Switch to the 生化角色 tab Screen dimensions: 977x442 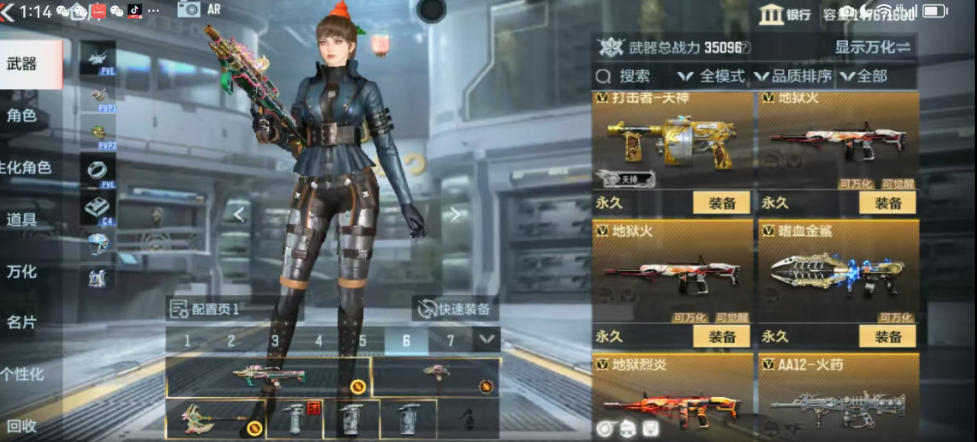click(24, 168)
